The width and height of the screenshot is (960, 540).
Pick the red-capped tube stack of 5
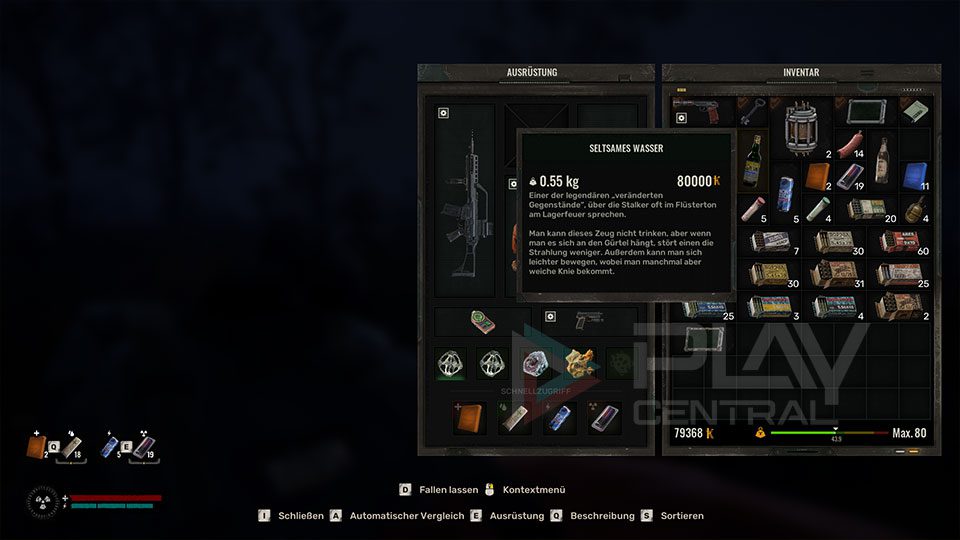pyautogui.click(x=753, y=209)
